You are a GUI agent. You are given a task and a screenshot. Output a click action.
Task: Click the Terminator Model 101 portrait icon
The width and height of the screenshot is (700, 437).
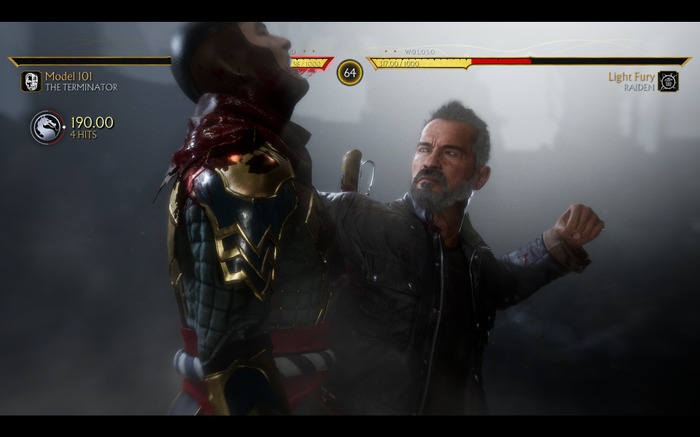coord(31,81)
